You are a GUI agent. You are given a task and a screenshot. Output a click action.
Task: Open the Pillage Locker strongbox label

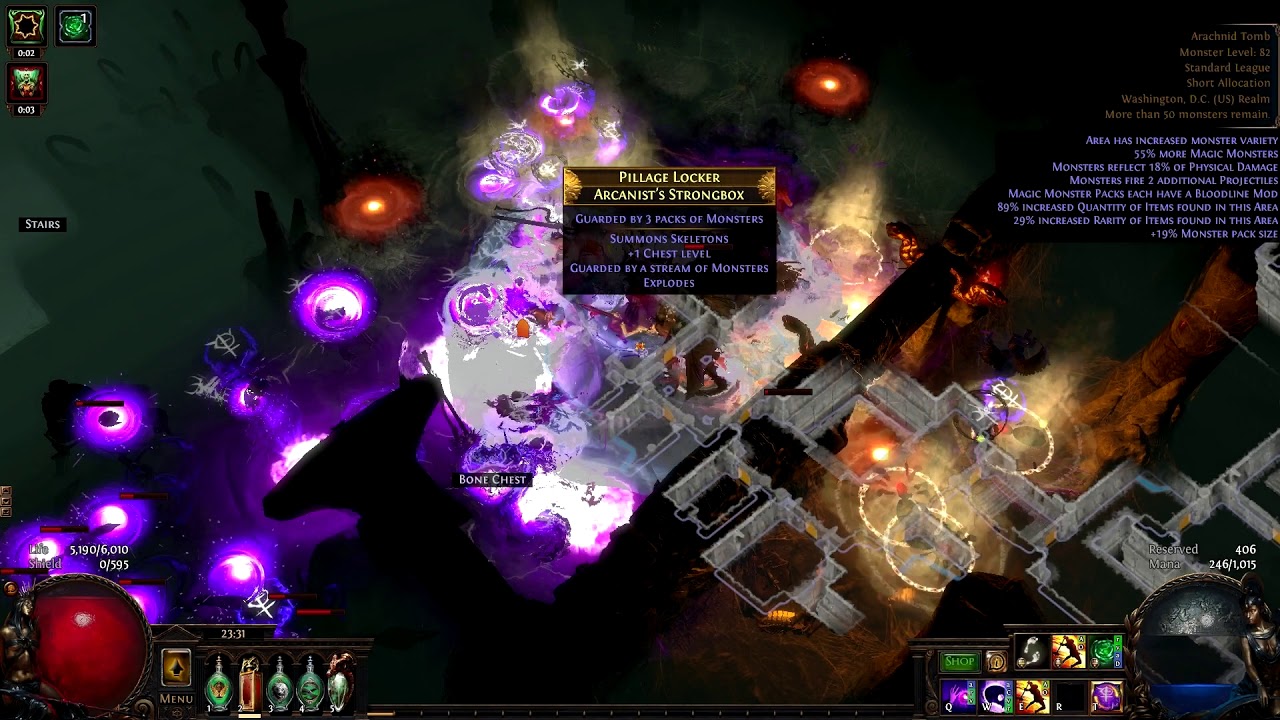coord(669,186)
